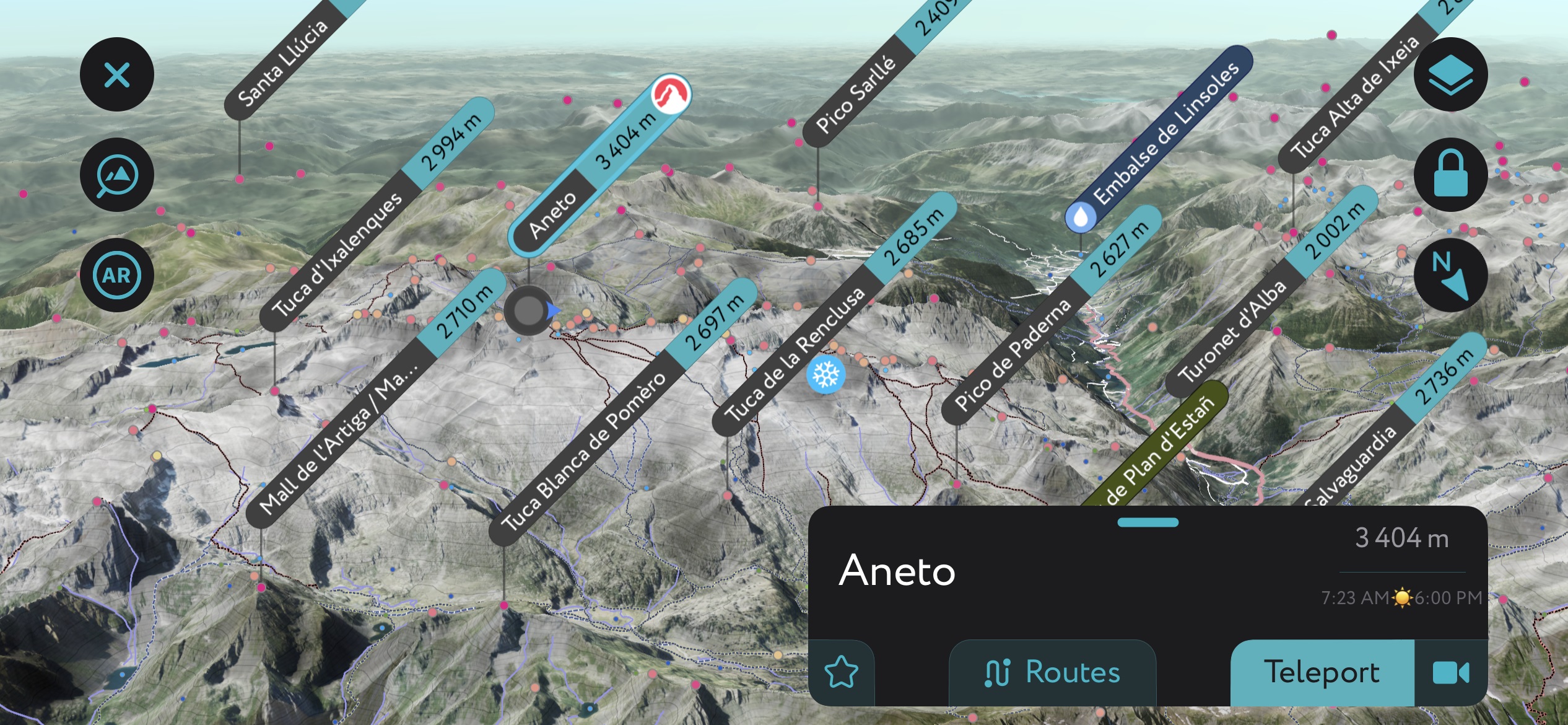Viewport: 1568px width, 725px height.
Task: Tap the red climbing icon above the Aneto label
Action: coord(670,92)
